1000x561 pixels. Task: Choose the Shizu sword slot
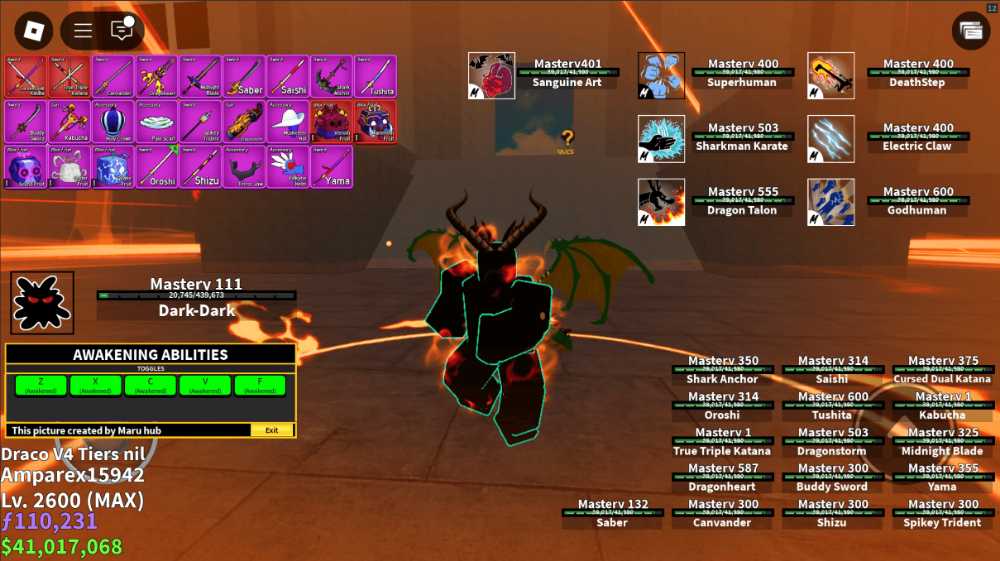202,166
